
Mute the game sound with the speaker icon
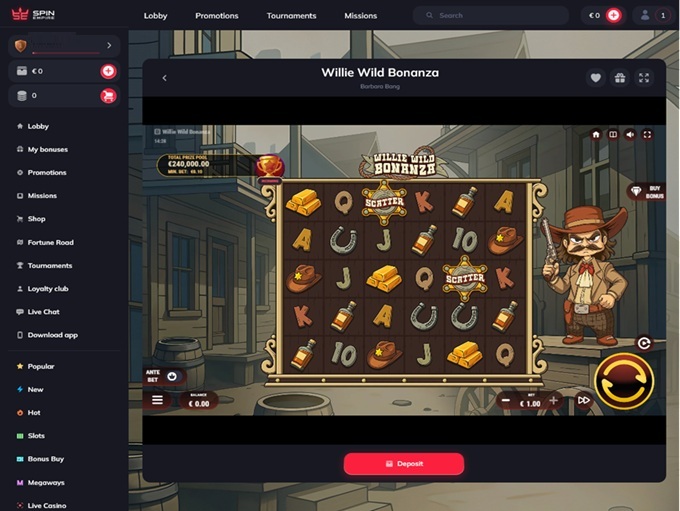click(x=630, y=134)
